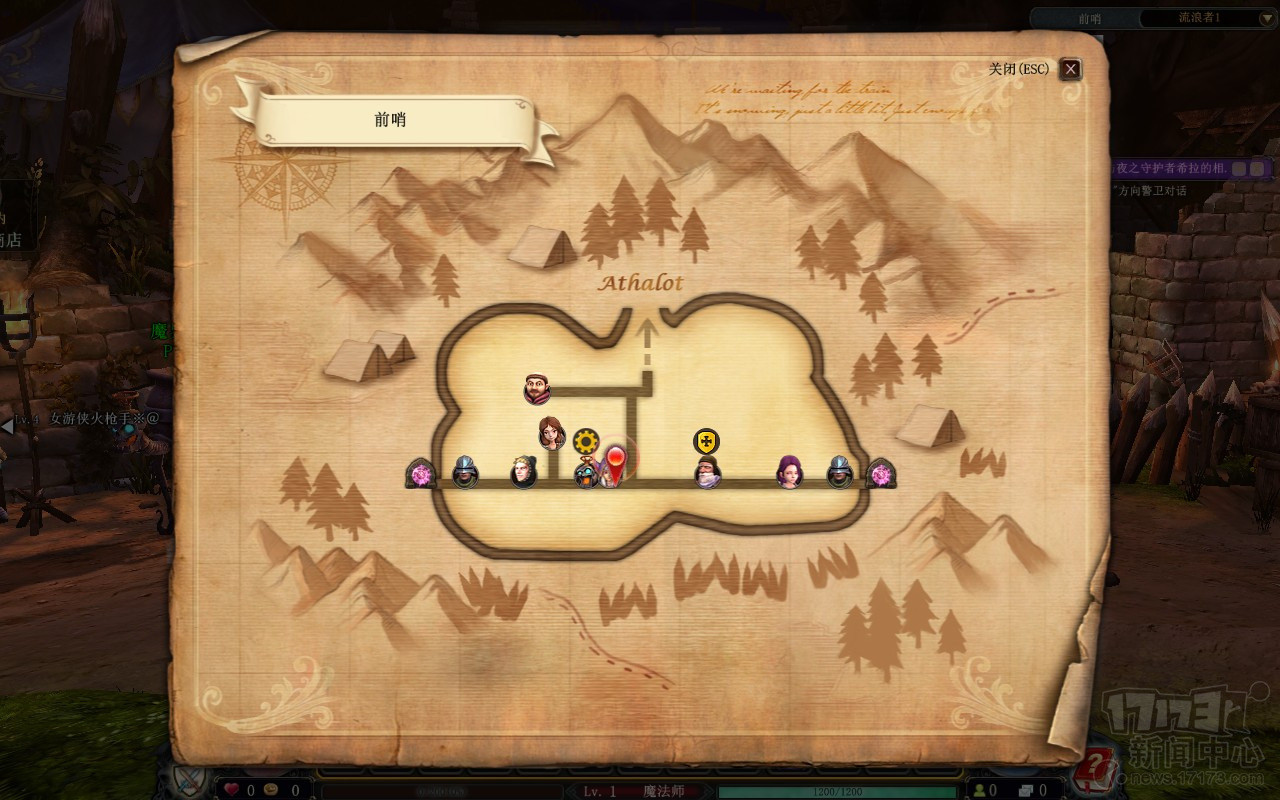Select the right helmeted guard marker
1280x800 pixels.
(x=839, y=472)
